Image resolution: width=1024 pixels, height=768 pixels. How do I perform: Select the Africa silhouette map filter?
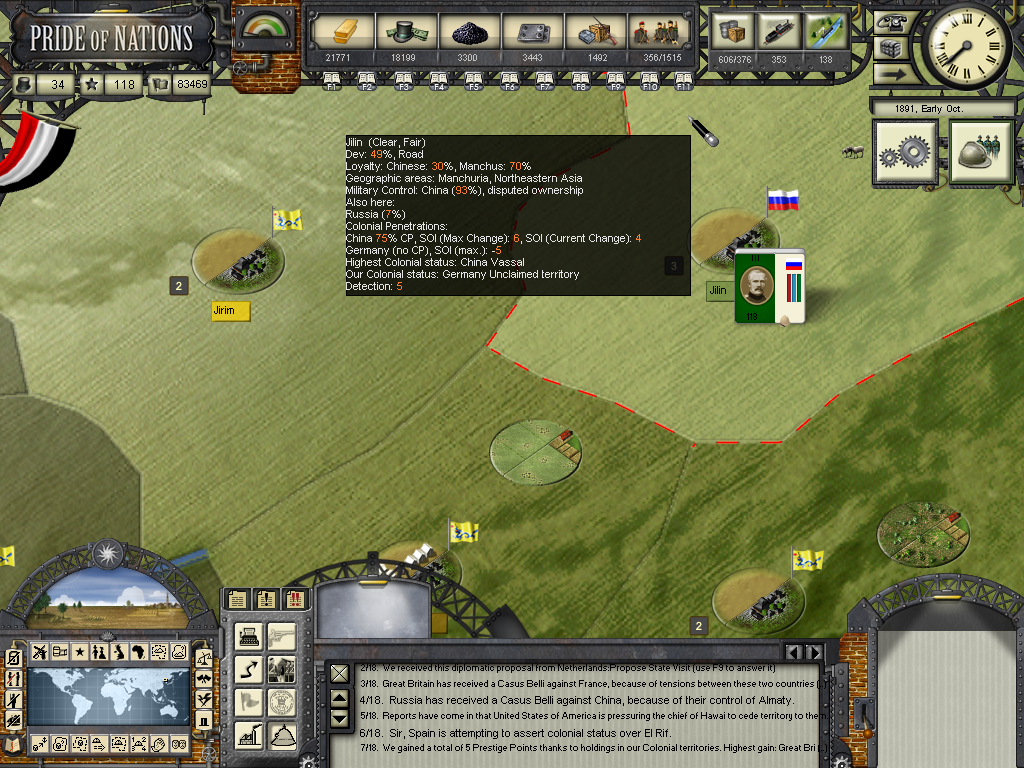[x=139, y=653]
